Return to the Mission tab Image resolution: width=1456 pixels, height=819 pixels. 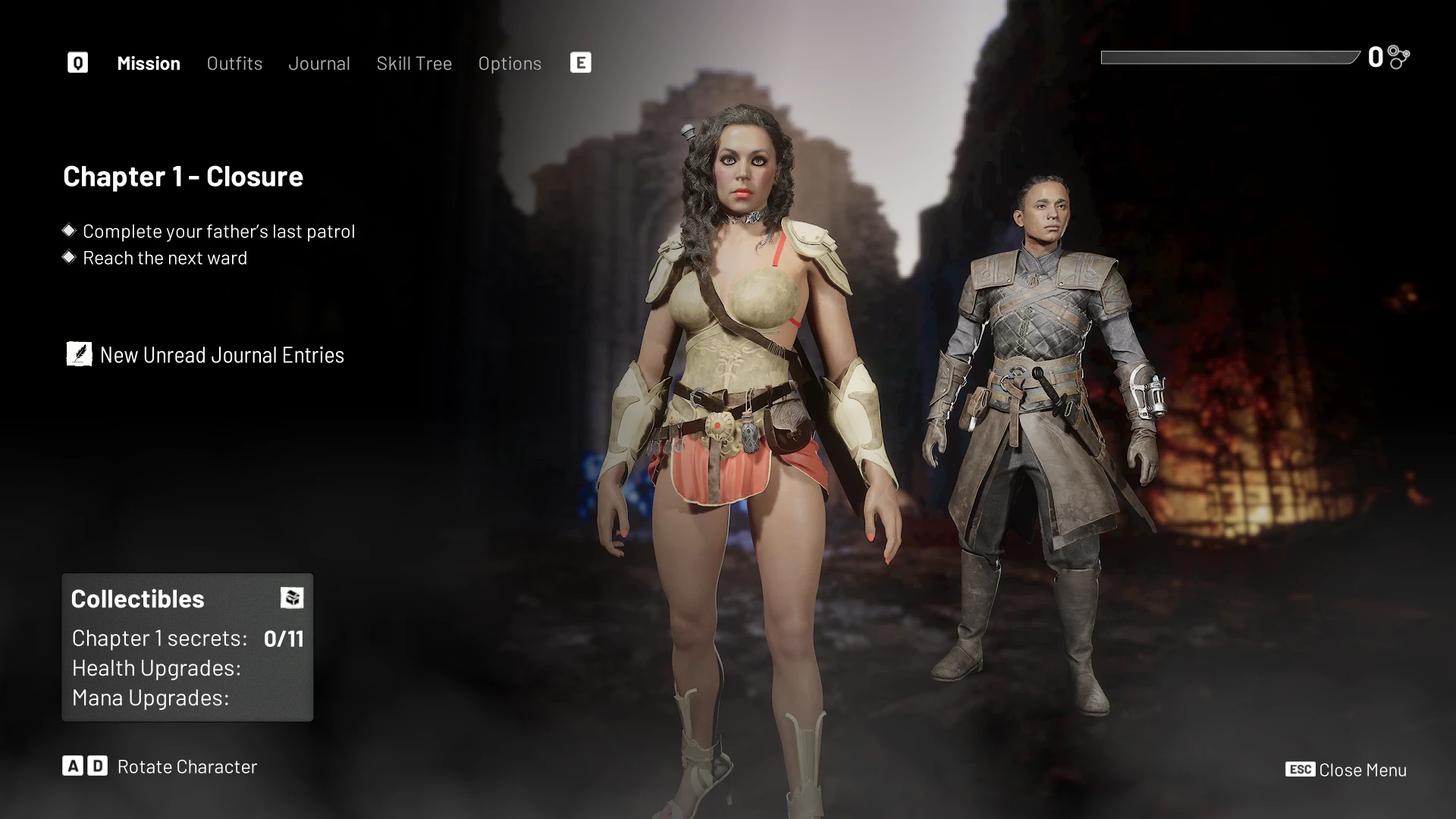point(148,64)
